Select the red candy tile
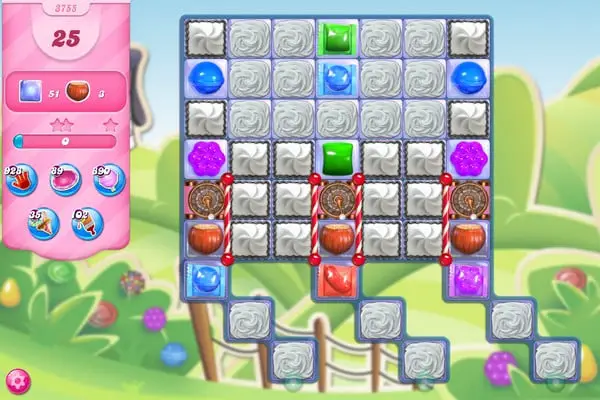The image size is (600, 400). (x=336, y=279)
